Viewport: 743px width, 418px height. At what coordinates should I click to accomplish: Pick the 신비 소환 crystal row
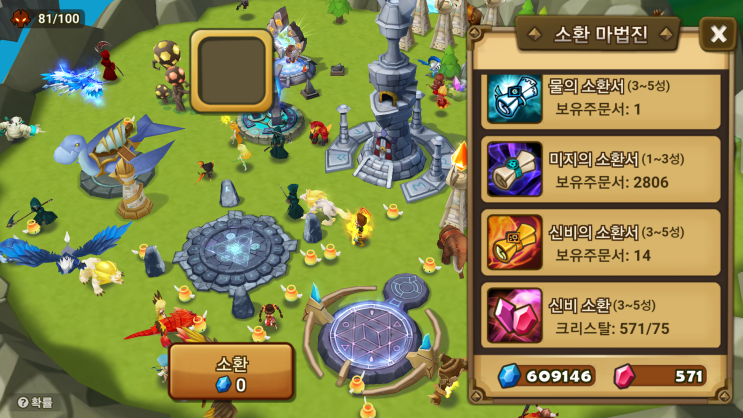tap(602, 315)
